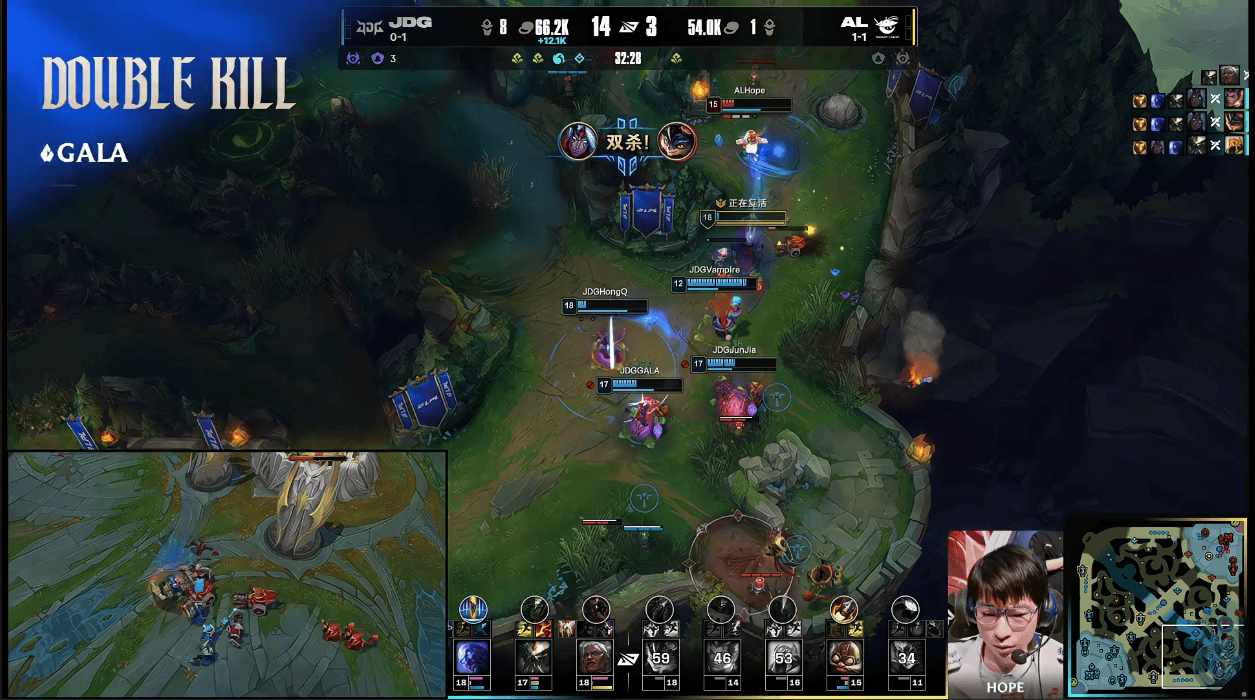Open the picture-in-picture base replay view
This screenshot has height=700, width=1255.
227,574
